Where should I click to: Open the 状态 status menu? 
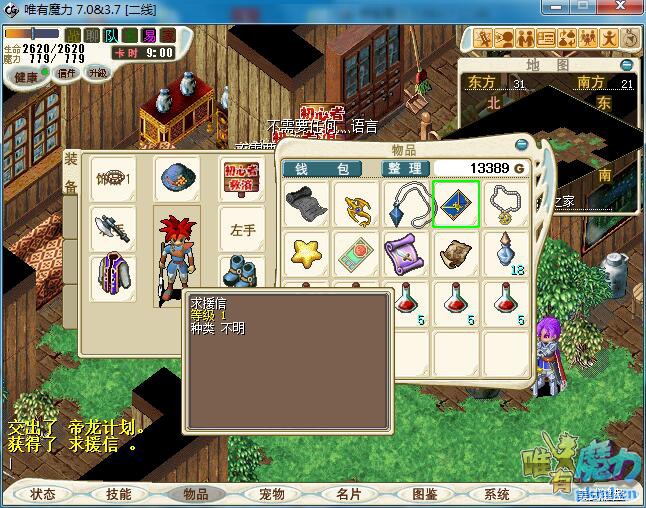click(x=43, y=494)
